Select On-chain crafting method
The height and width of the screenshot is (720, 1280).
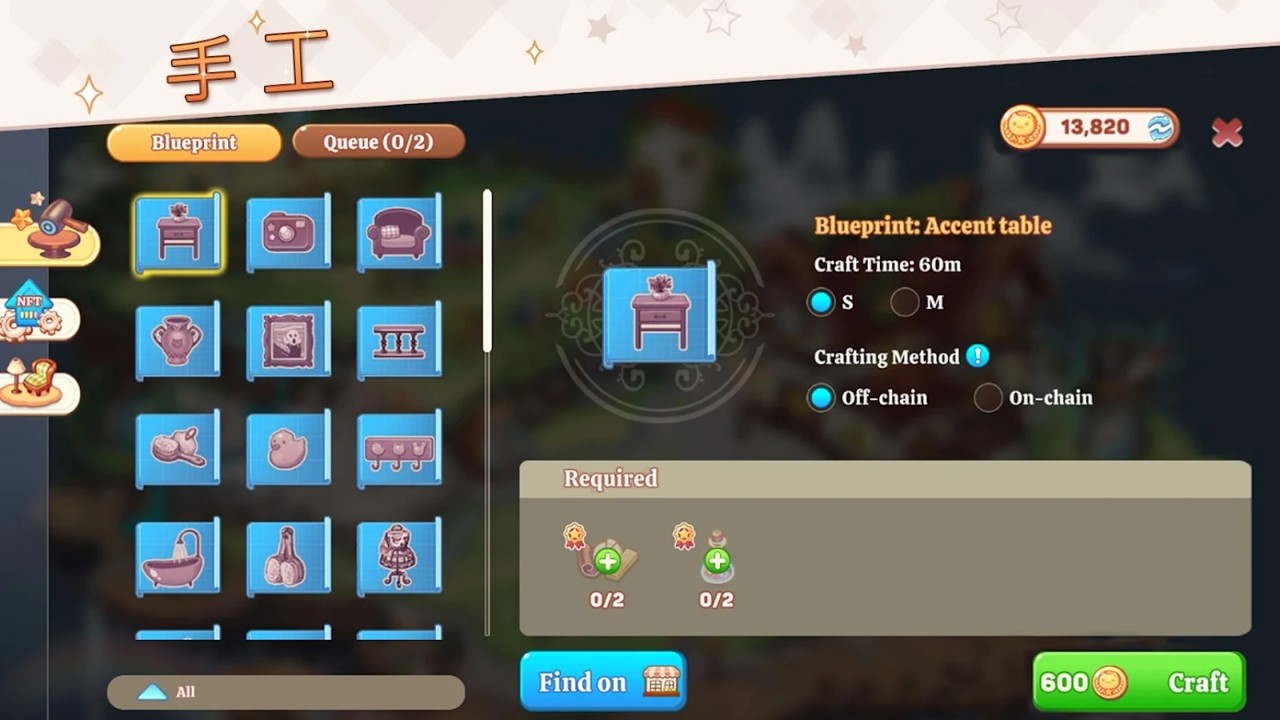988,397
